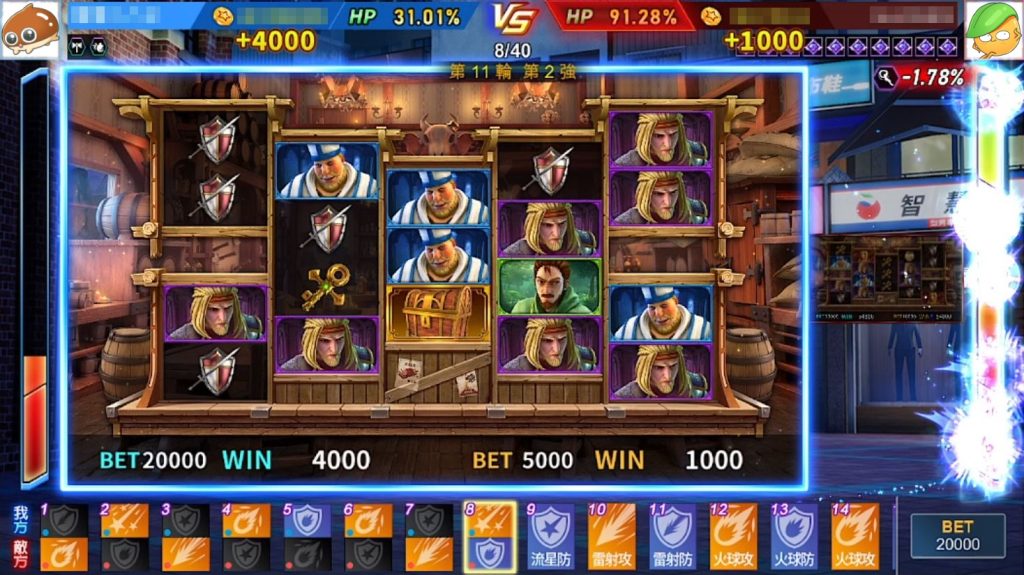Click the round 5 blue shield slot

point(307,520)
